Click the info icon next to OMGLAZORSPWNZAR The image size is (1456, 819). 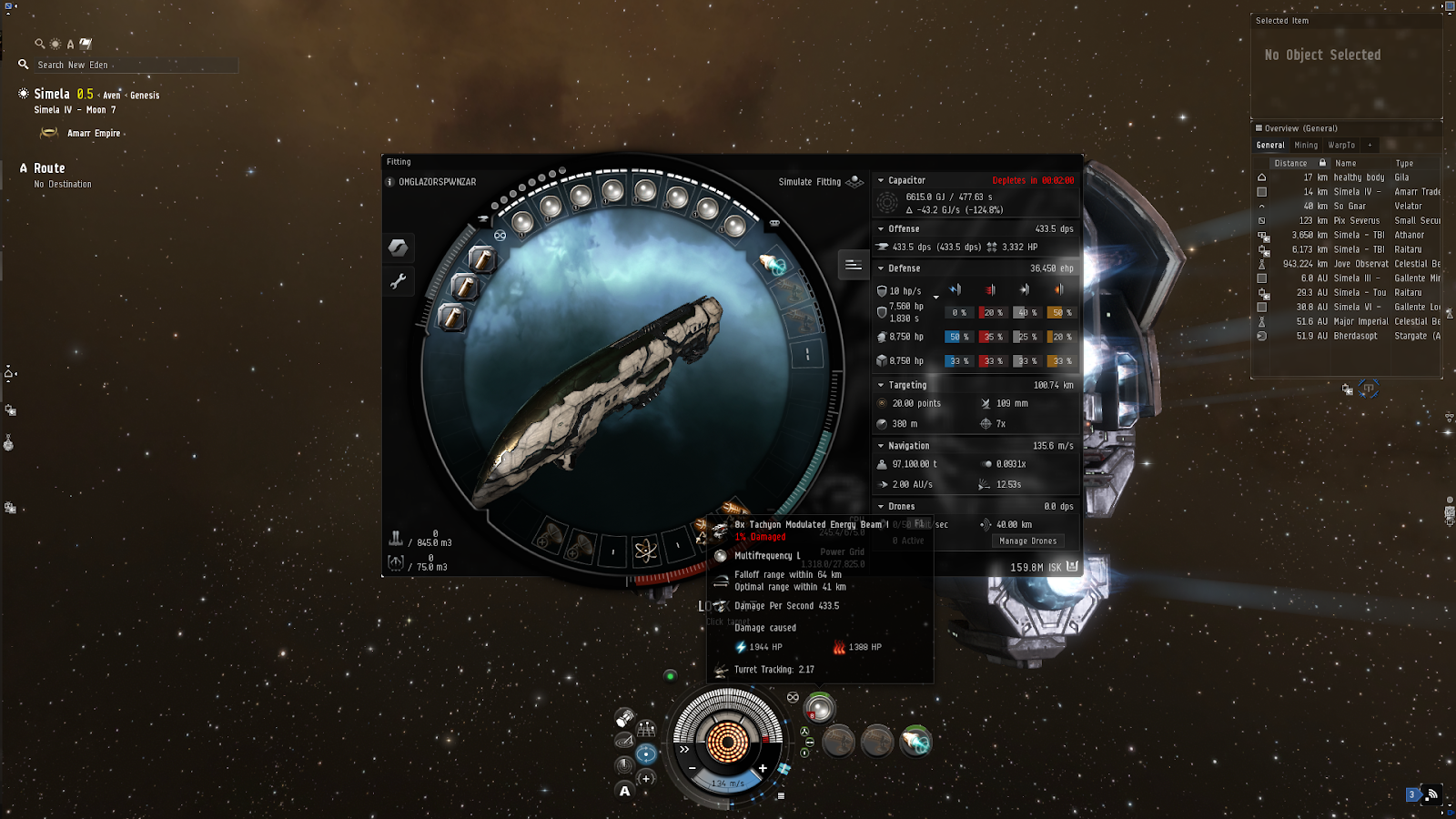pyautogui.click(x=389, y=182)
